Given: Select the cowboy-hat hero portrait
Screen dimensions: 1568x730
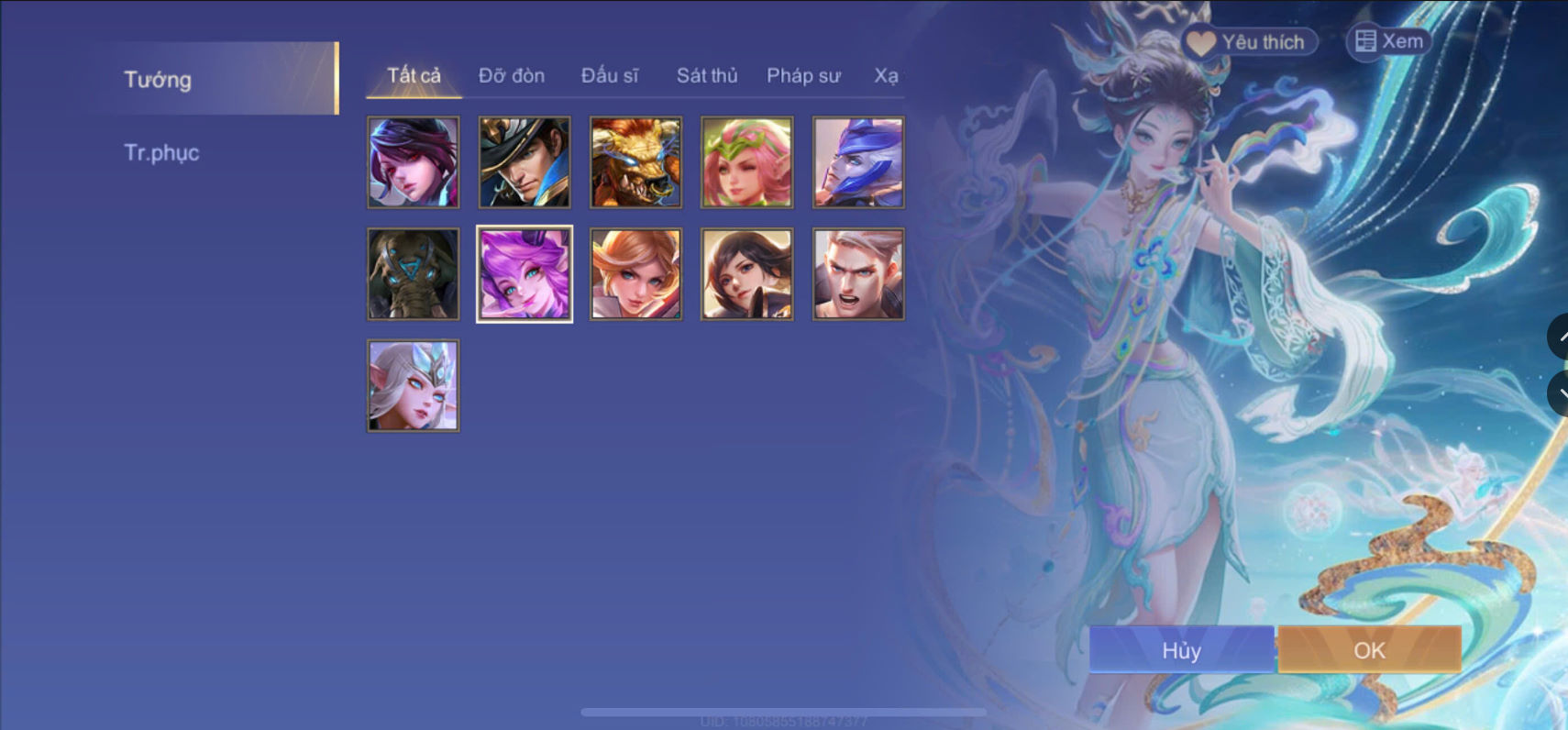Looking at the screenshot, I should pos(524,162).
